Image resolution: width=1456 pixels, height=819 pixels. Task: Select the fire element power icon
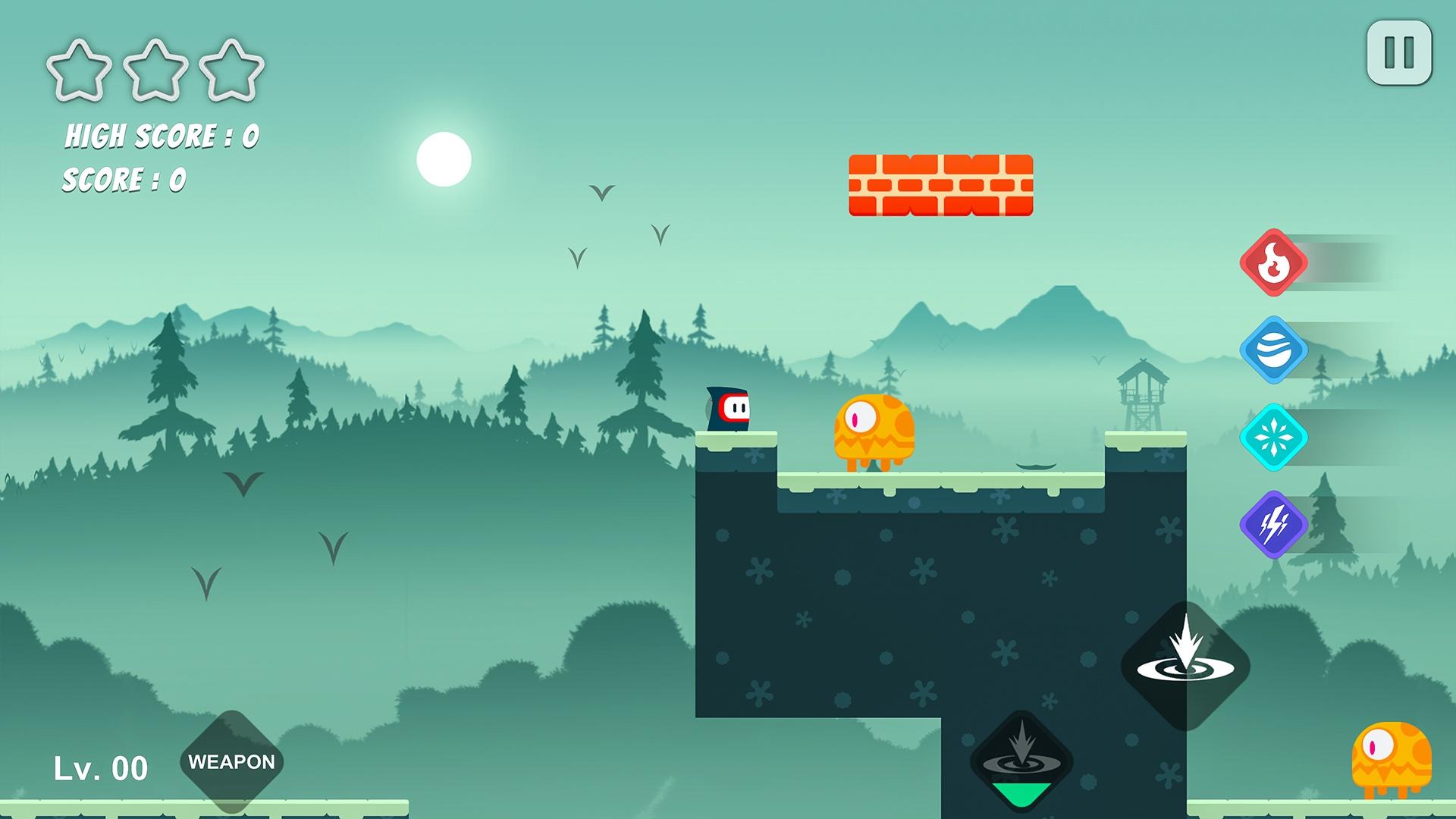(x=1274, y=262)
